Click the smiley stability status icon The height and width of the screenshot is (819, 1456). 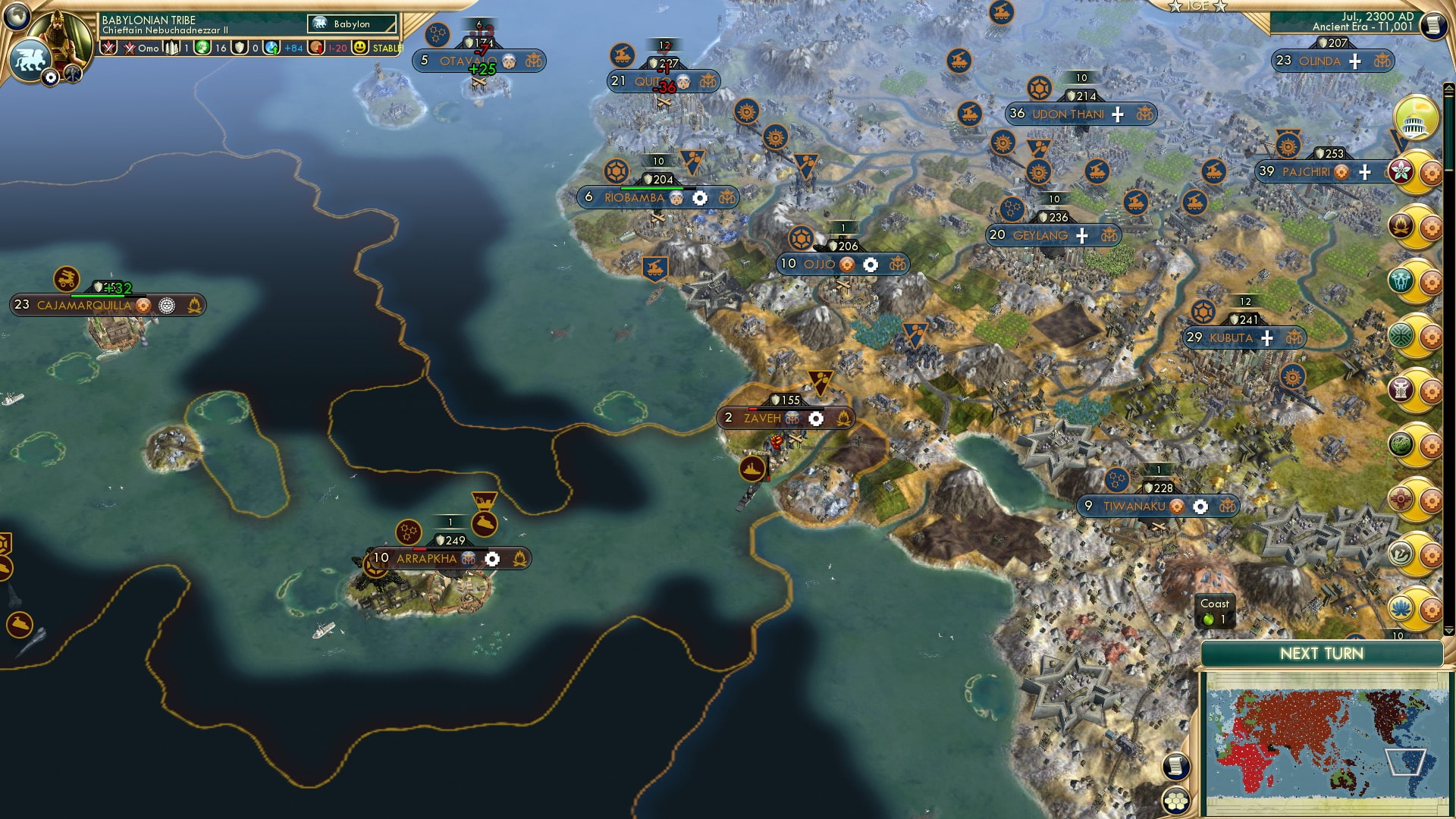pos(360,48)
